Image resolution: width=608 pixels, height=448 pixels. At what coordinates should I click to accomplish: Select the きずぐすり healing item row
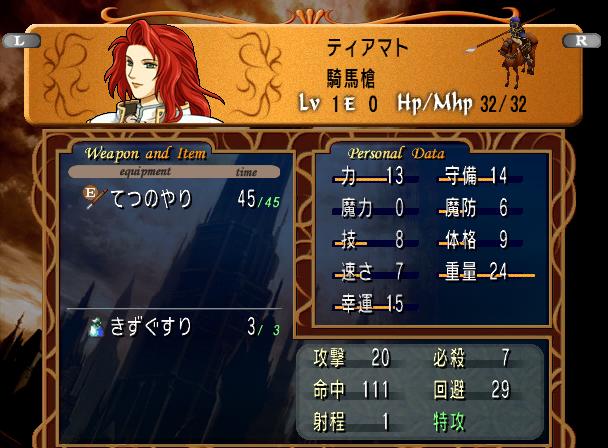click(x=170, y=327)
